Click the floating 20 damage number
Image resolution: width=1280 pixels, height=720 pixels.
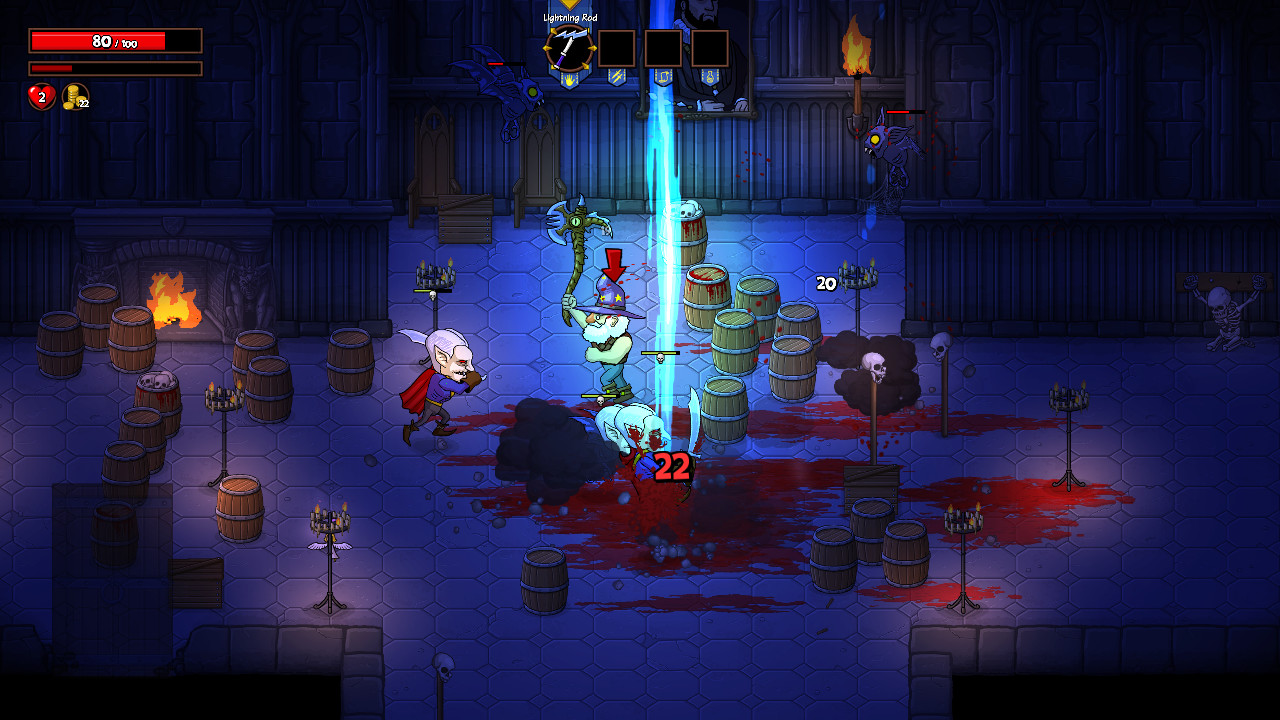(824, 285)
